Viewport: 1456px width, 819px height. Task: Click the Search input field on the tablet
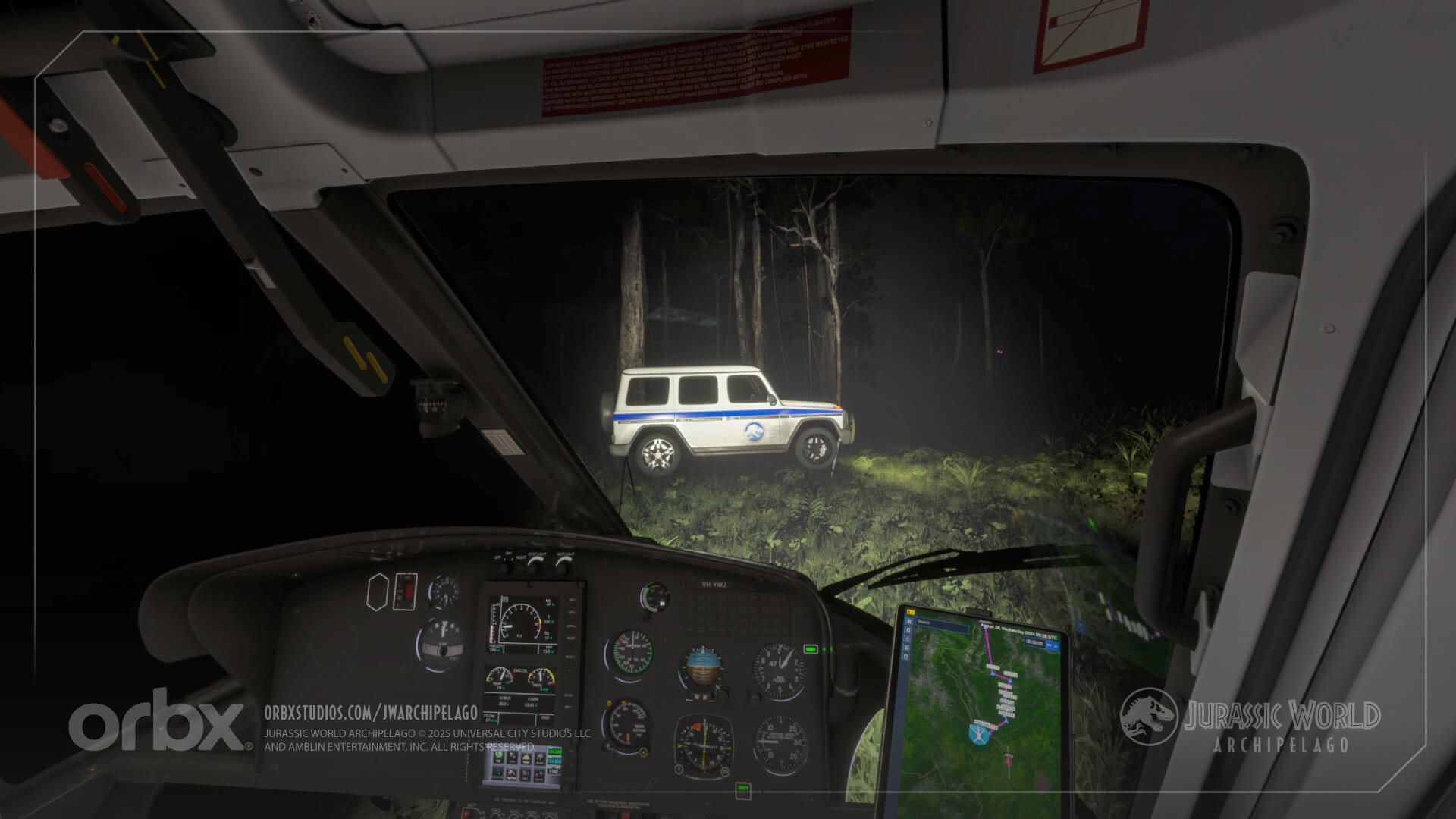pyautogui.click(x=942, y=625)
